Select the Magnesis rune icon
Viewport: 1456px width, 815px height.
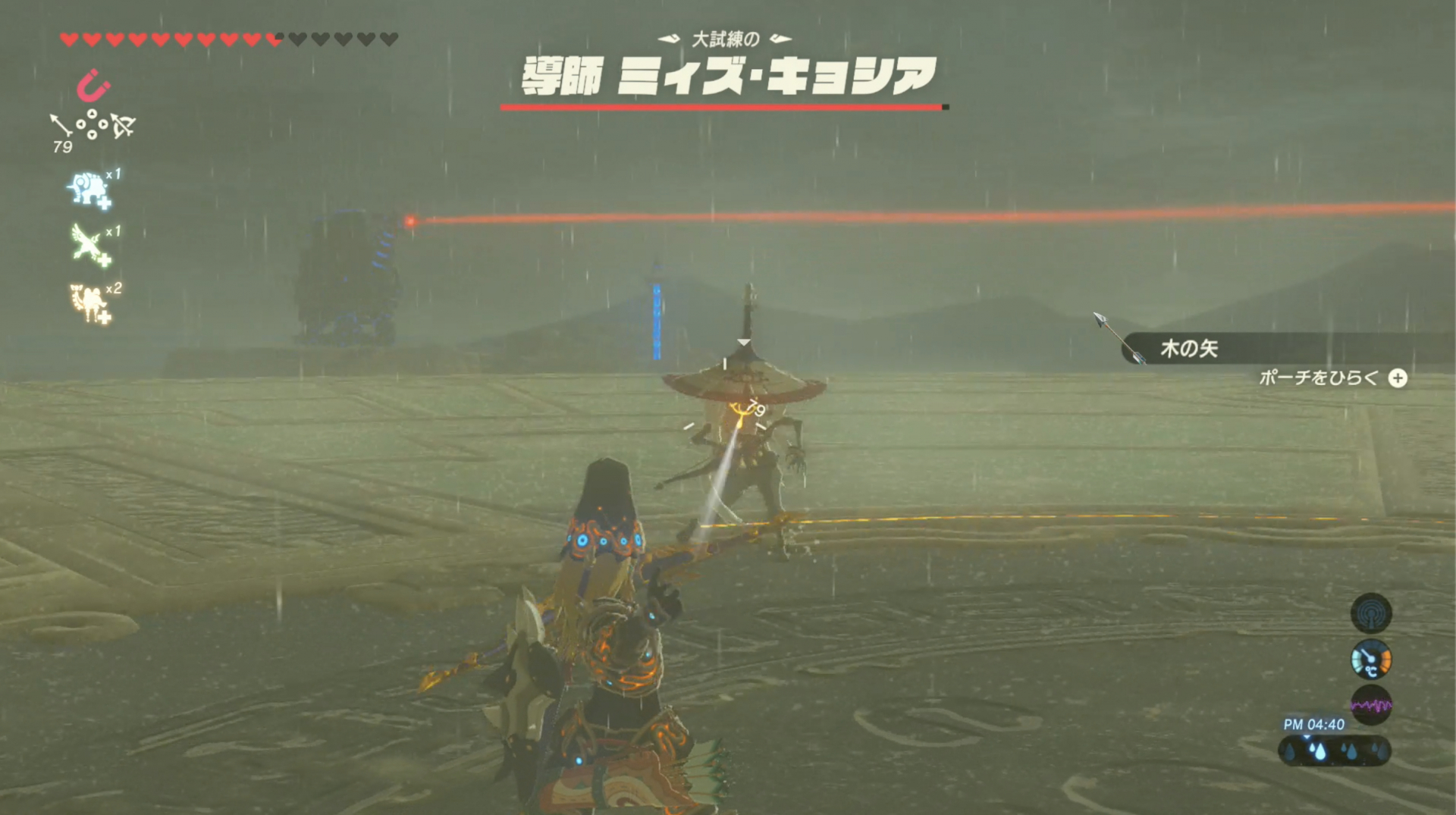[x=91, y=86]
